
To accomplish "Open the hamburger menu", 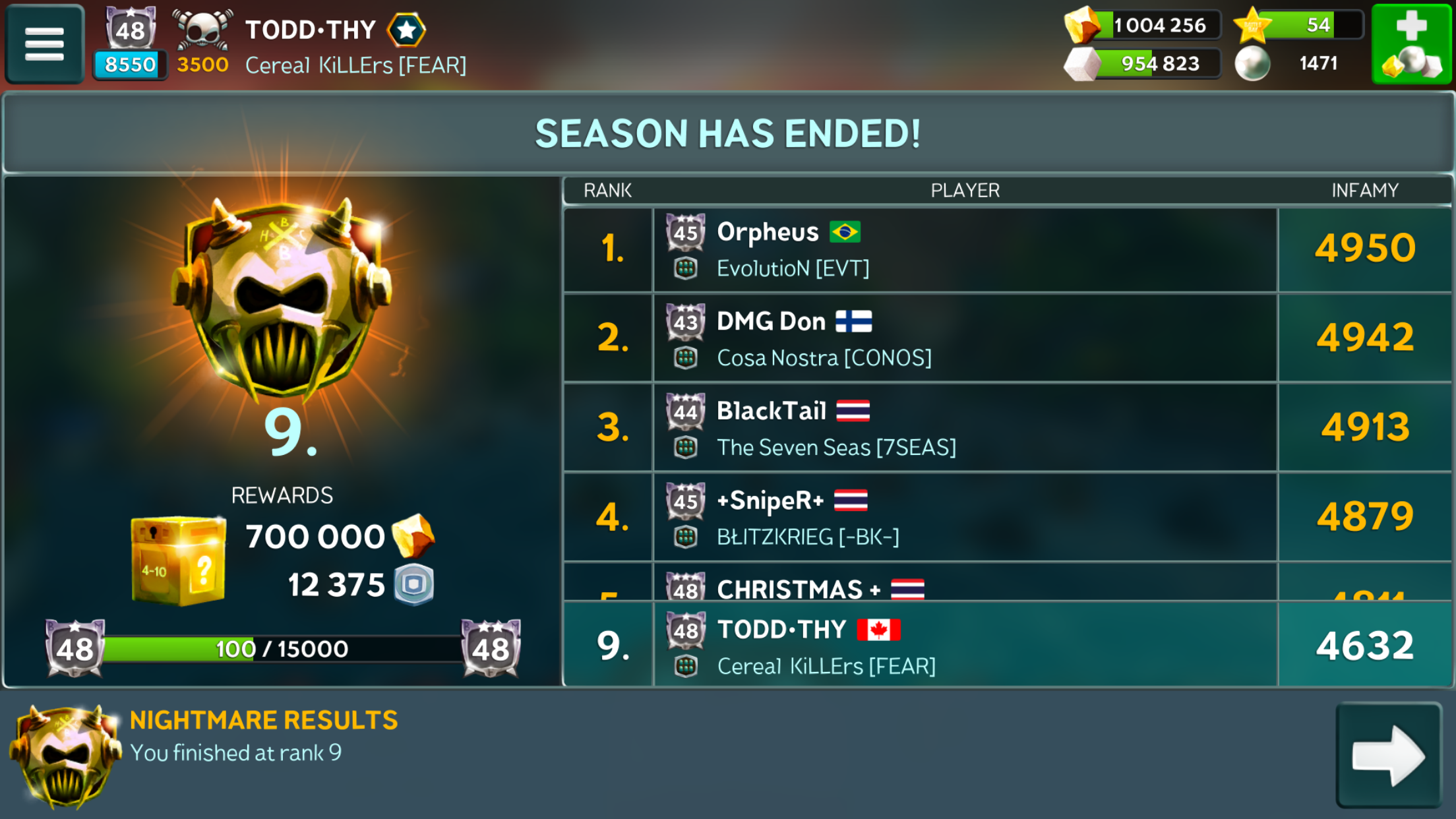I will pos(44,44).
